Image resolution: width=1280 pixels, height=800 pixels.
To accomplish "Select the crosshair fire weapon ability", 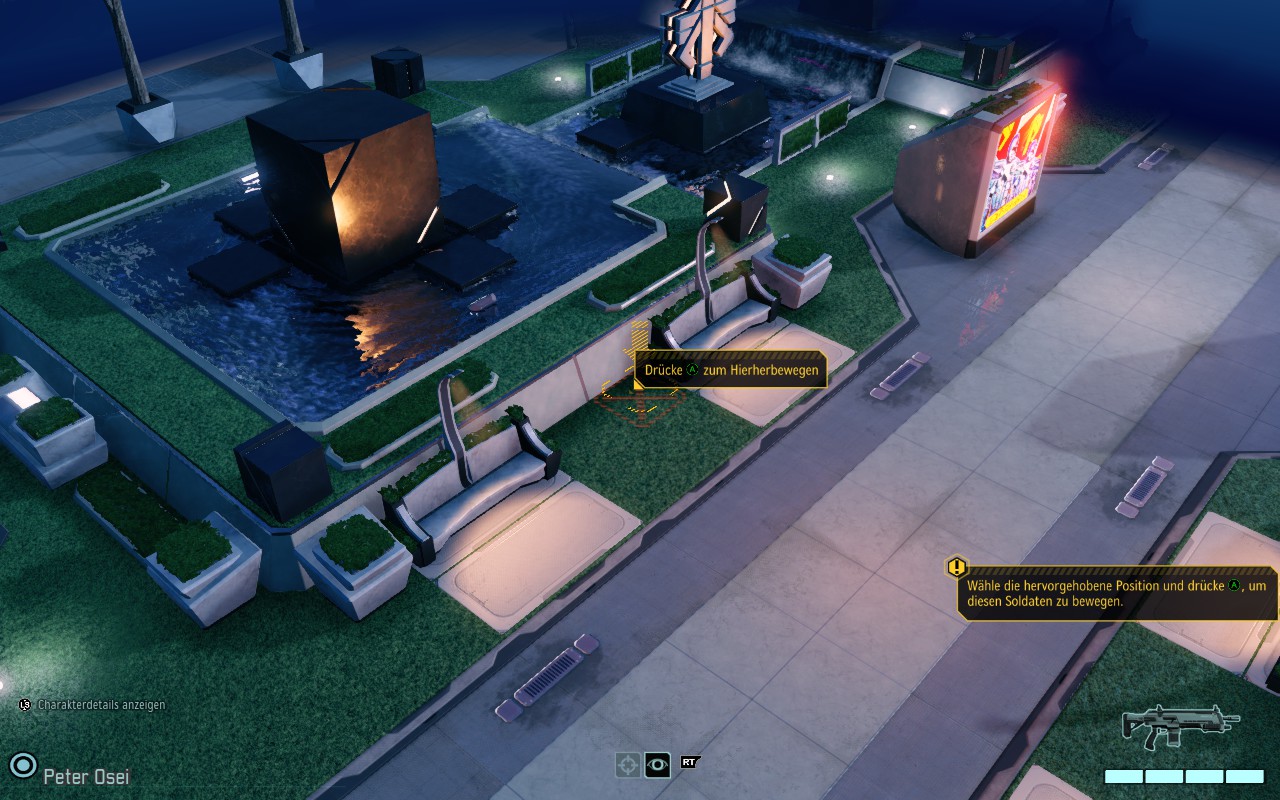I will [627, 765].
